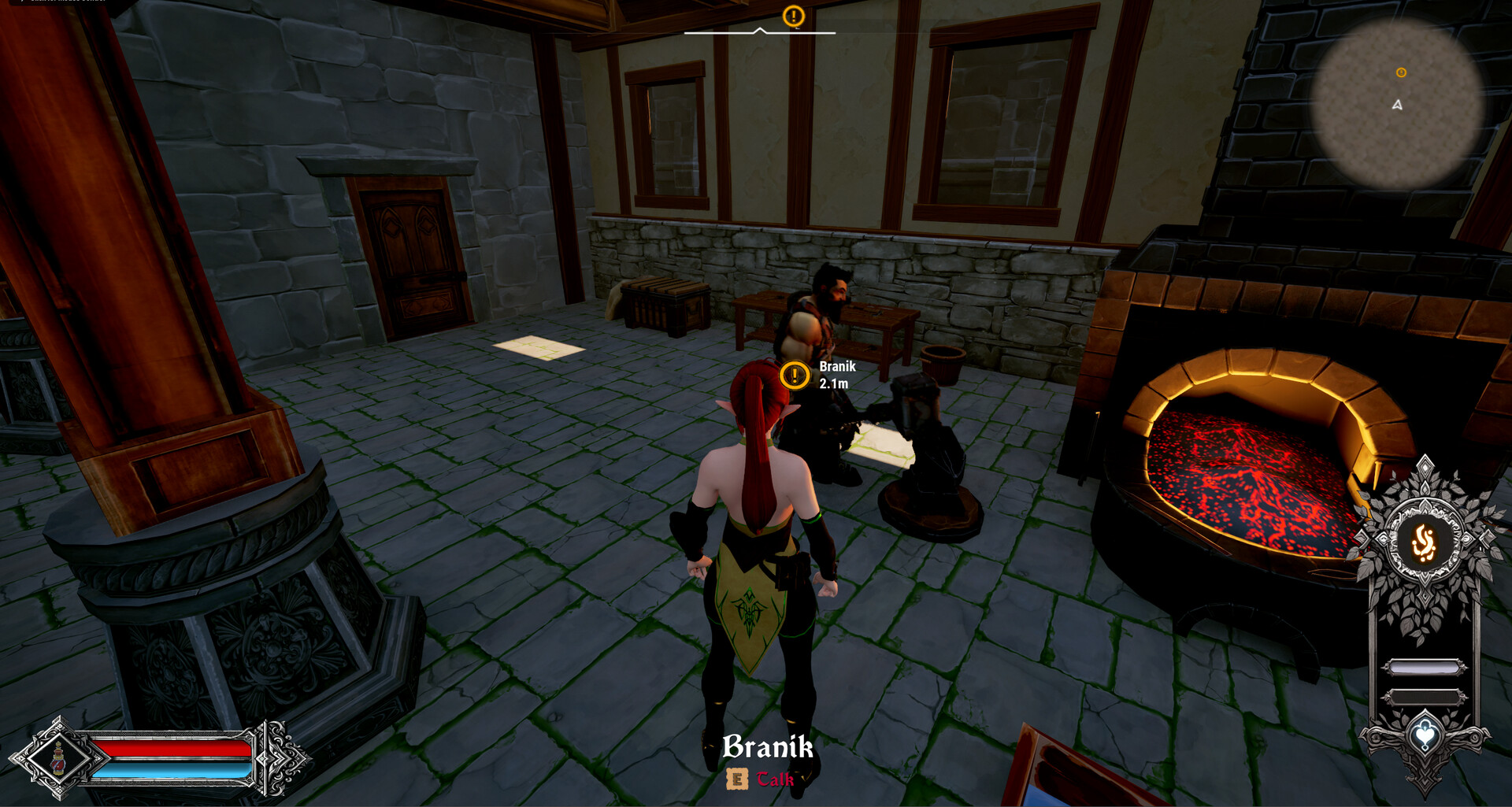Screen dimensions: 1512x807
Task: Click the quest exclamation marker on the compass bar
Action: coord(793,16)
